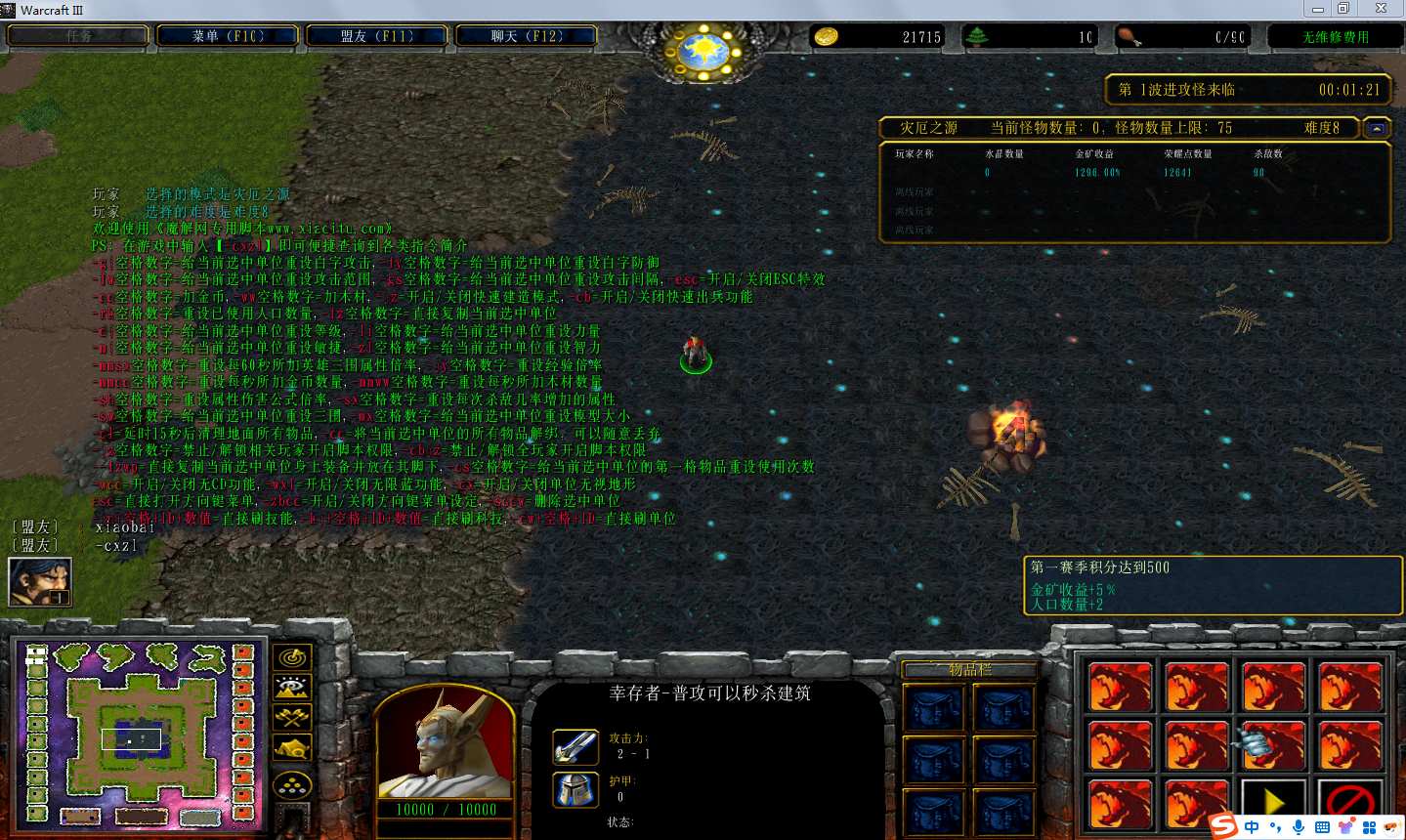Minimize the Warcraft III window
Viewport: 1406px width, 840px height.
1318,9
